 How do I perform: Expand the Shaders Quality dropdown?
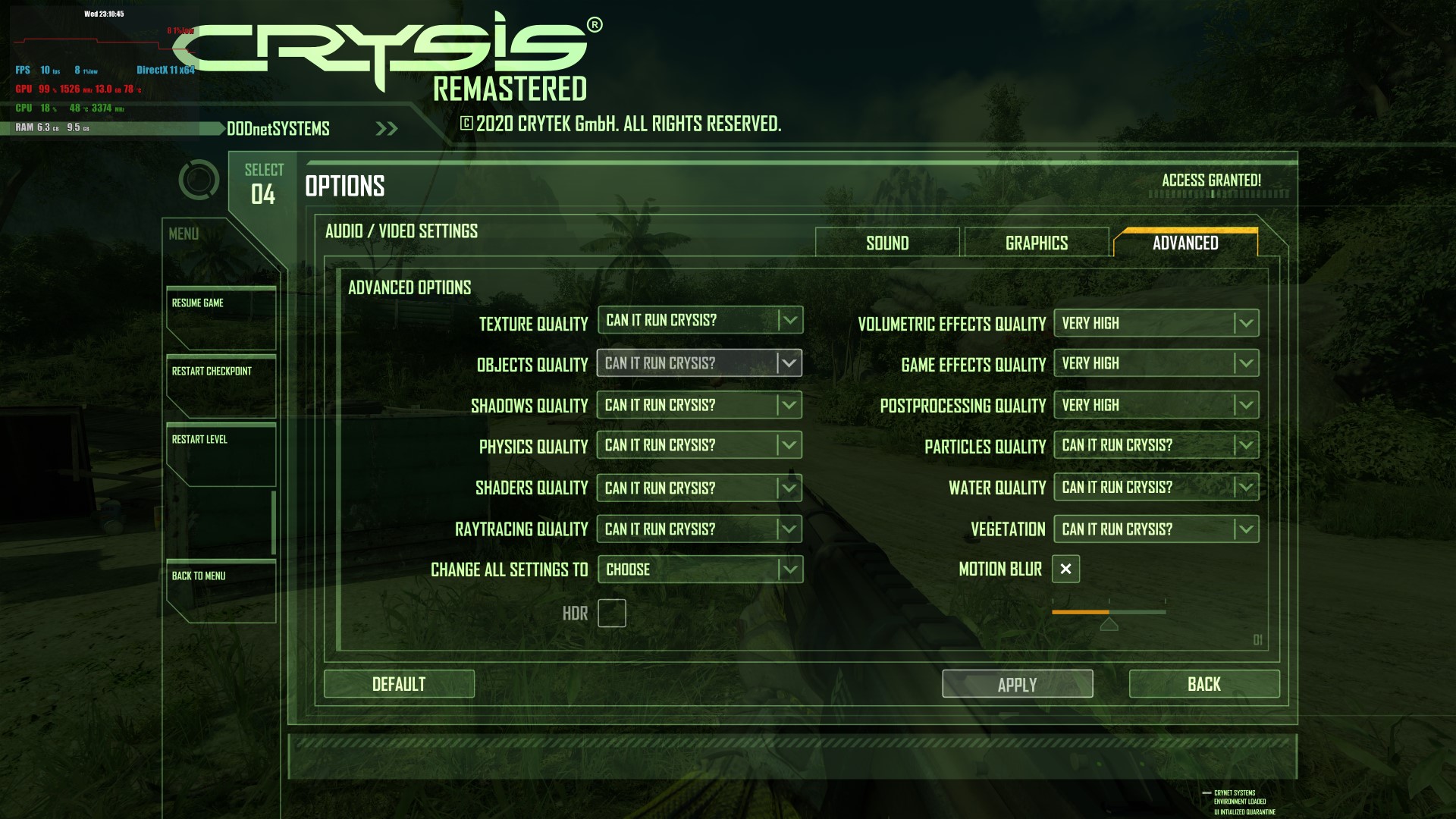(x=700, y=488)
